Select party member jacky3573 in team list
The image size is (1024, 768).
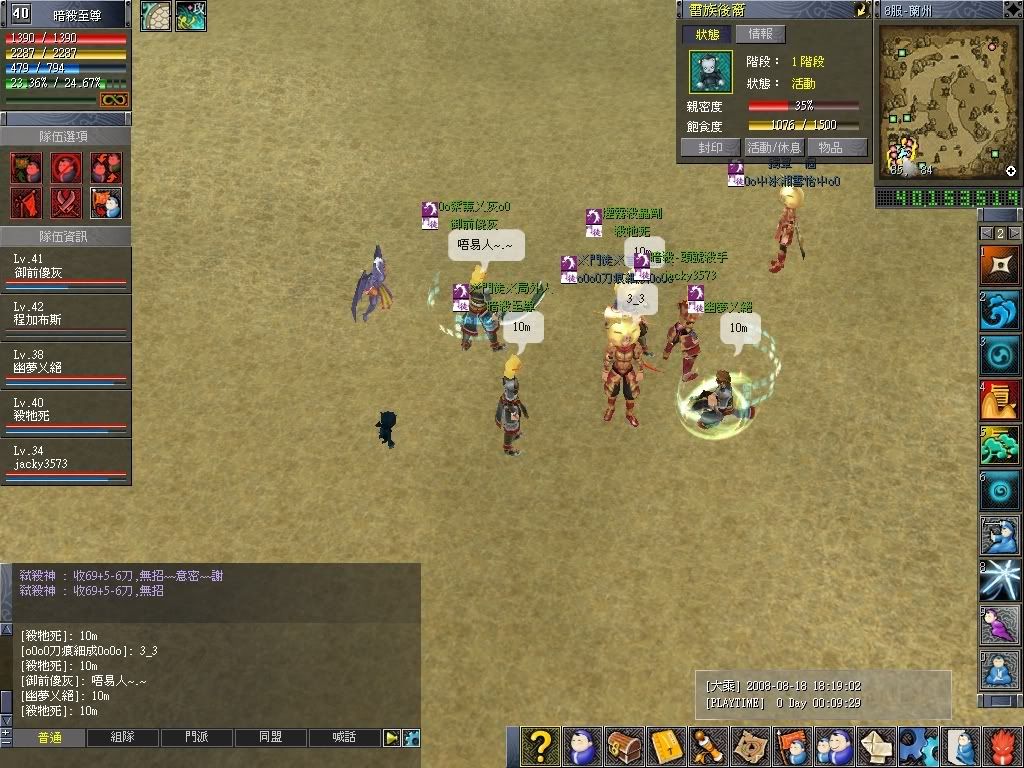tap(66, 462)
